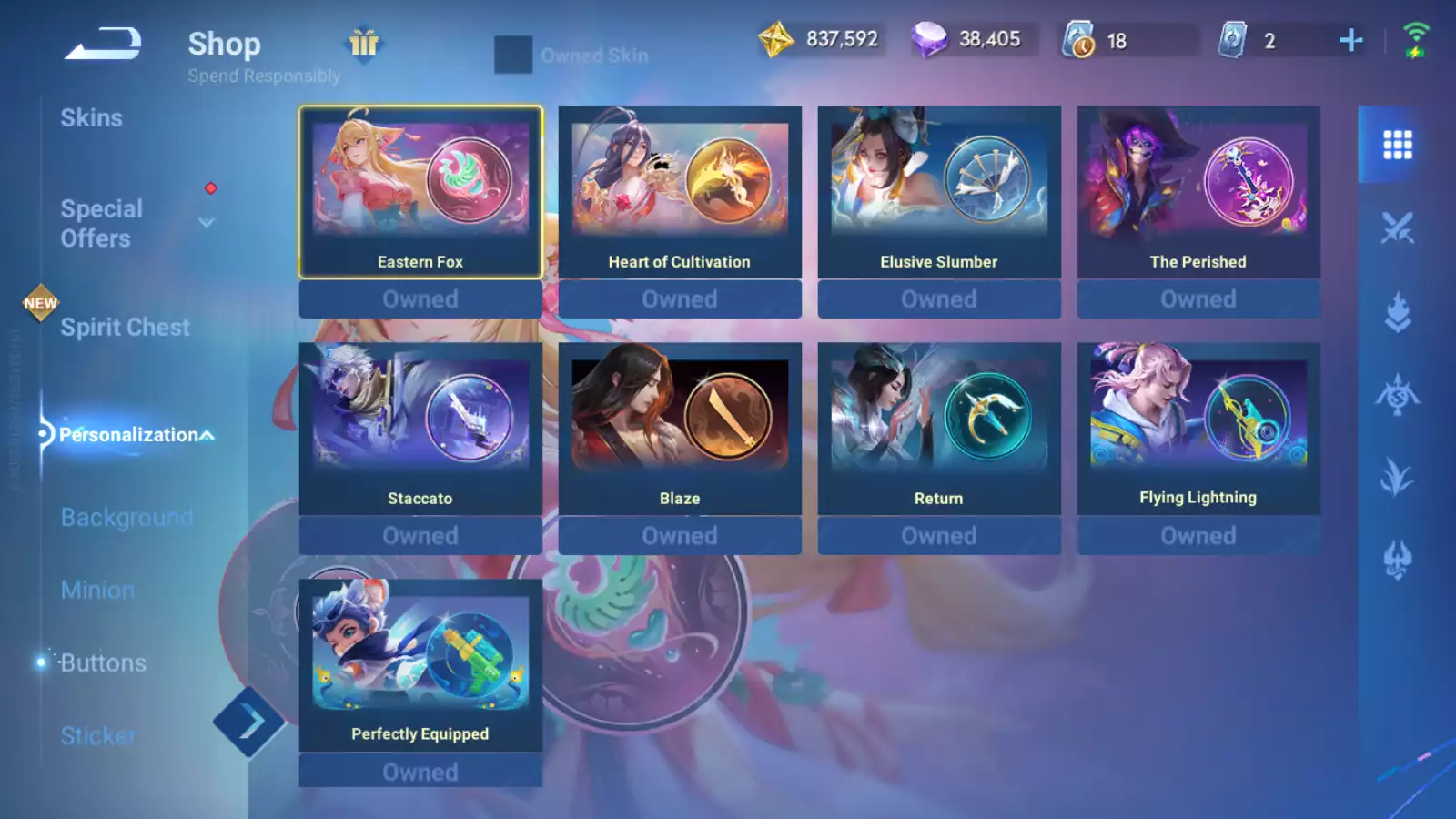
Task: Switch to the Background sub-category
Action: coord(126,518)
